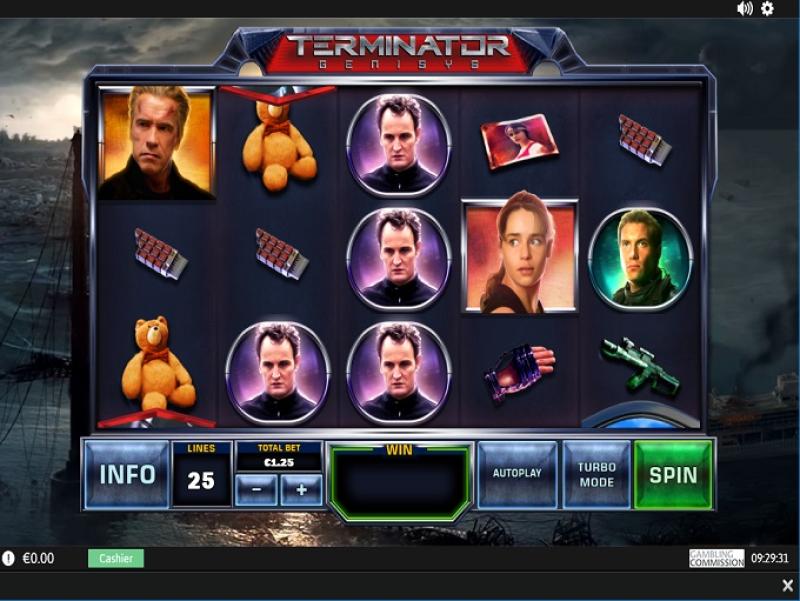Decrease total bet with minus button
This screenshot has height=601, width=800.
pyautogui.click(x=257, y=490)
